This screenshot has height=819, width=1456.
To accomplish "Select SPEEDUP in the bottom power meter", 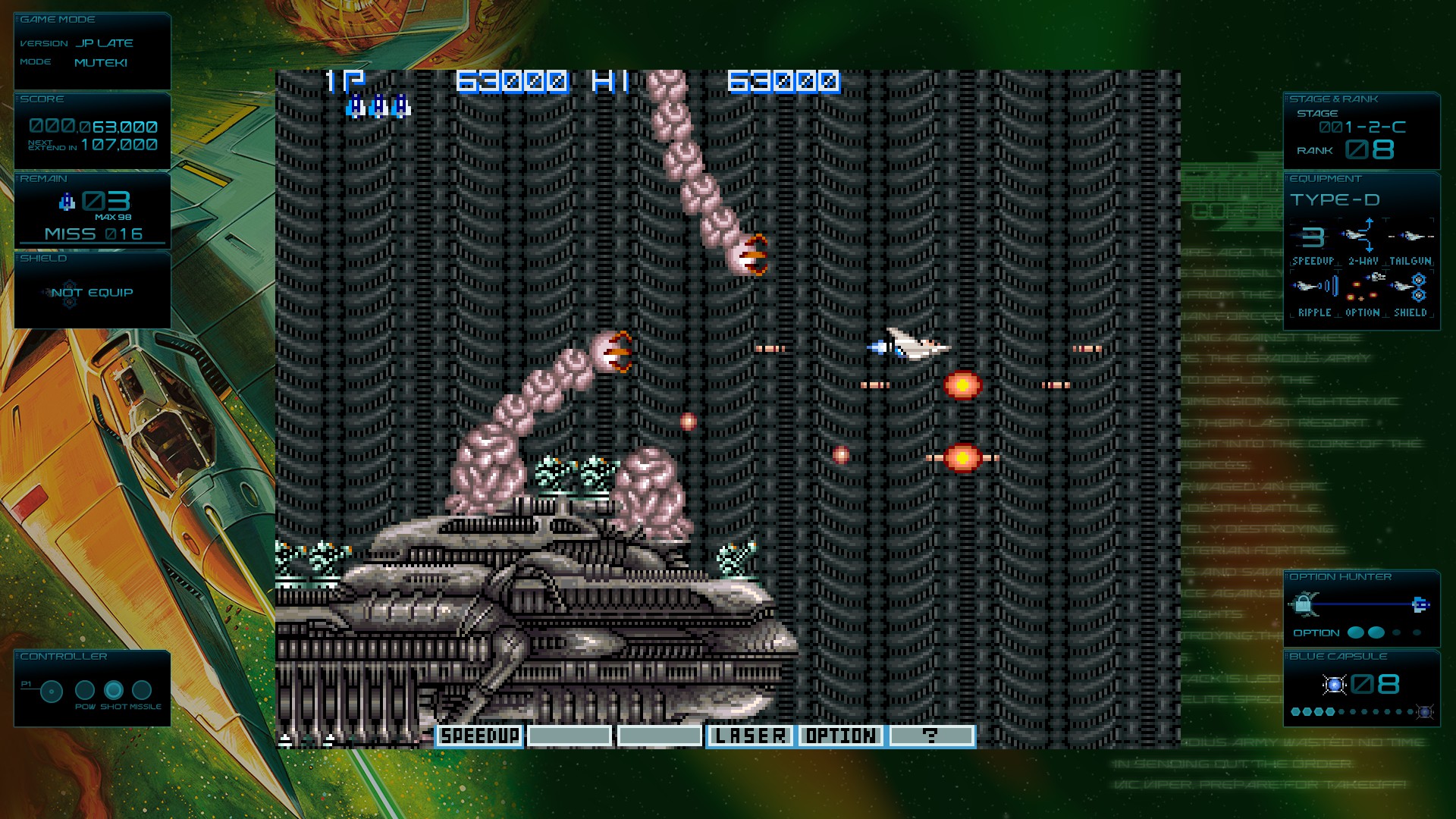I will tap(479, 736).
